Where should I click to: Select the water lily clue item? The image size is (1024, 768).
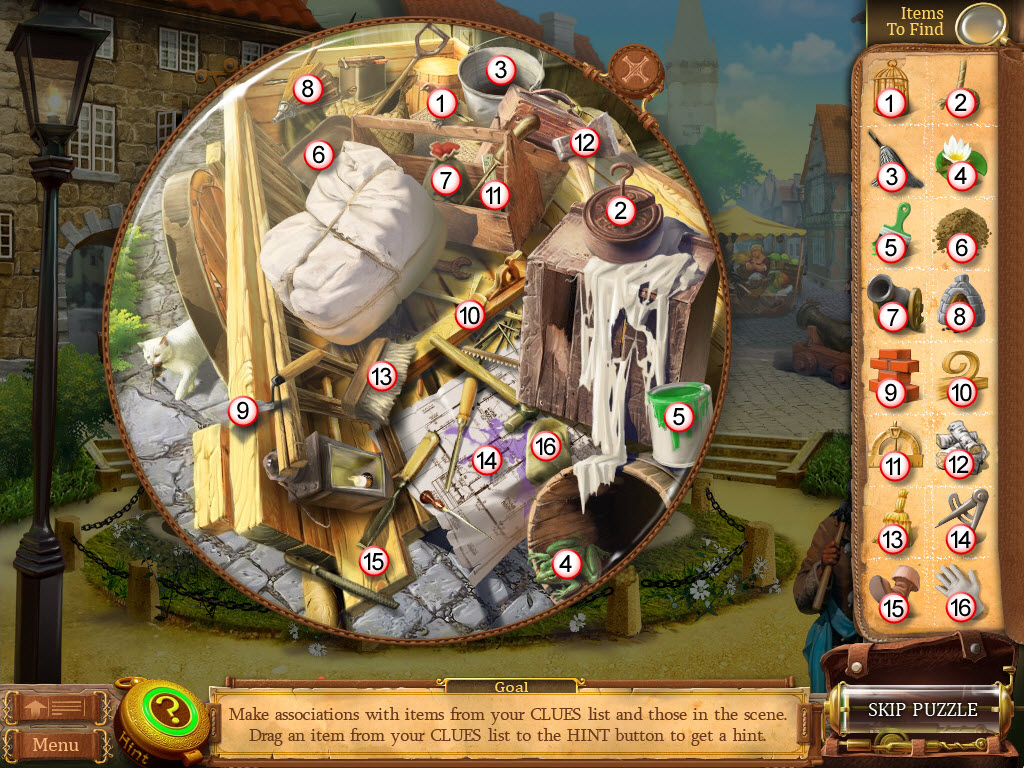pyautogui.click(x=961, y=160)
